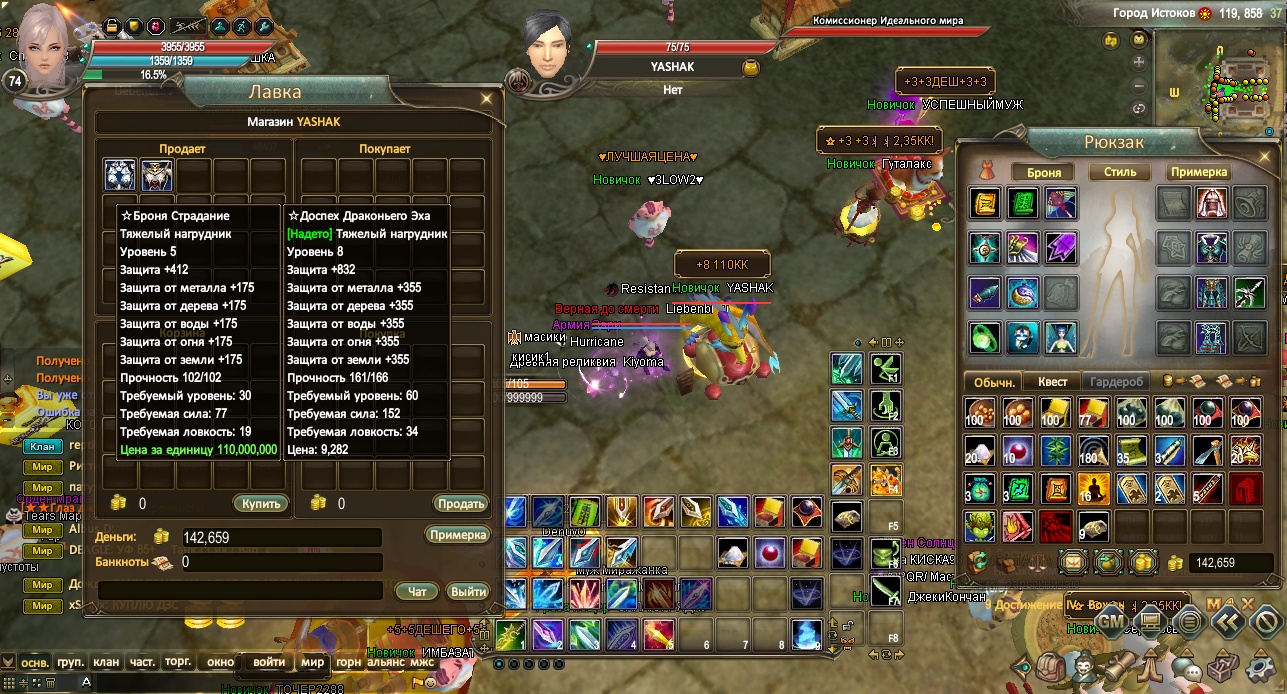Choose the торг. trade chat tab

pos(178,662)
